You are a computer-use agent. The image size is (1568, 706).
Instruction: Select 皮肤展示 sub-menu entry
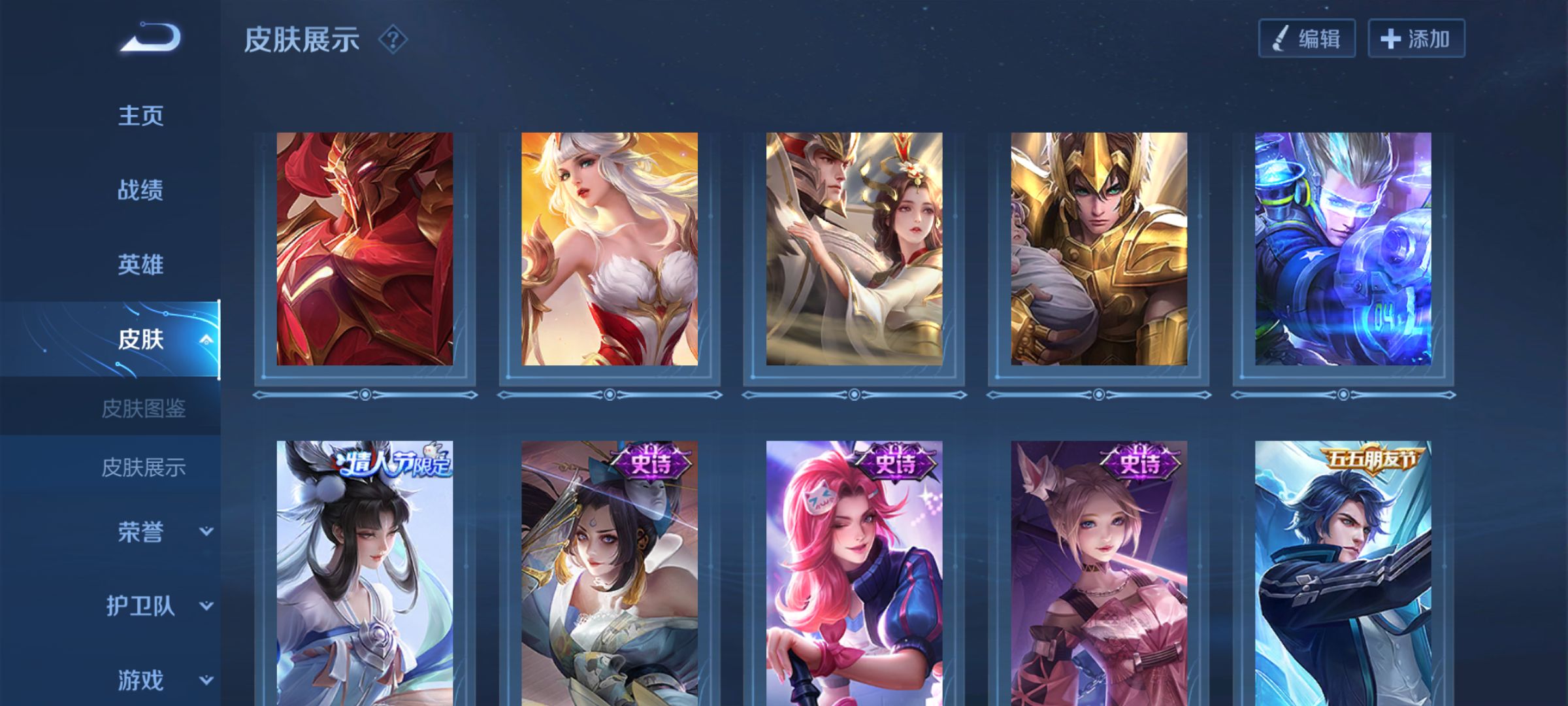point(144,467)
